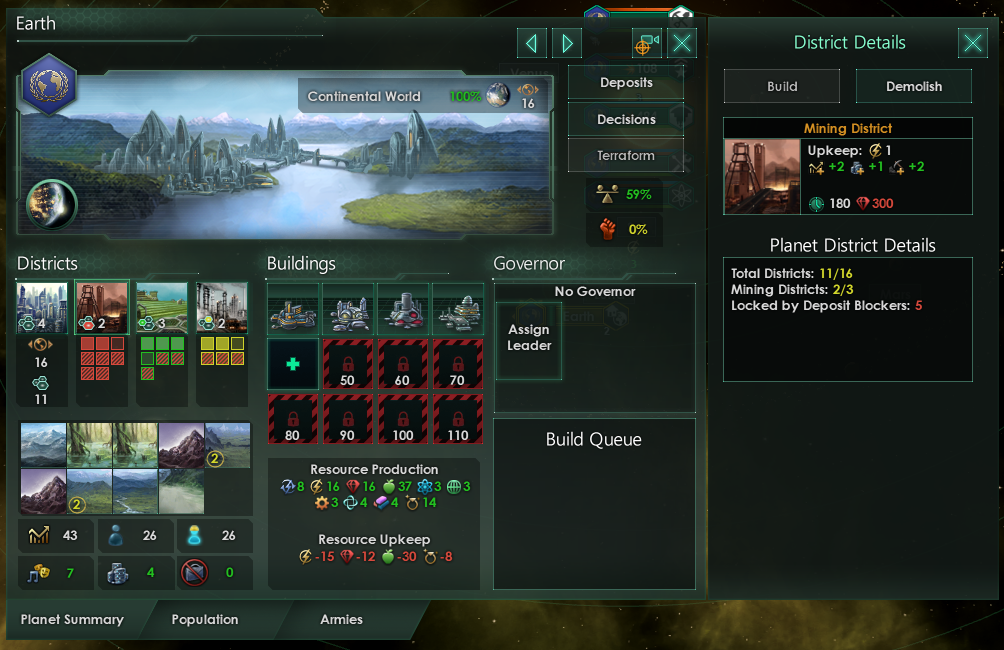Assign a Leader as governor
Screen dimensions: 1004x650
529,338
